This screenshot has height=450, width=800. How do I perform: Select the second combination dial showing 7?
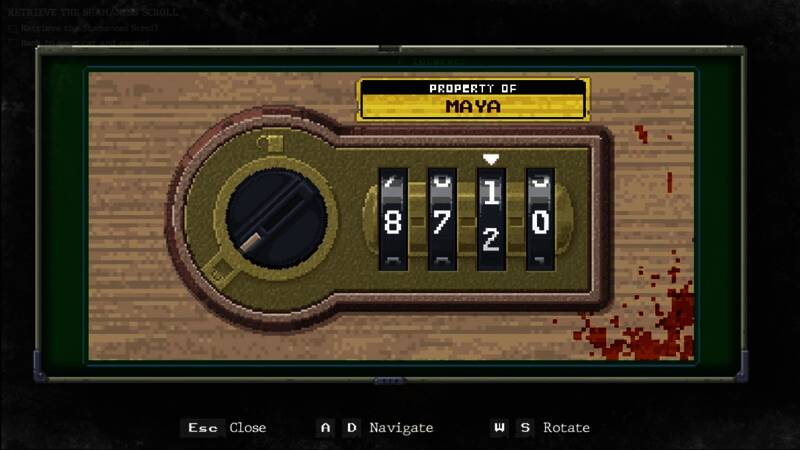pyautogui.click(x=442, y=221)
